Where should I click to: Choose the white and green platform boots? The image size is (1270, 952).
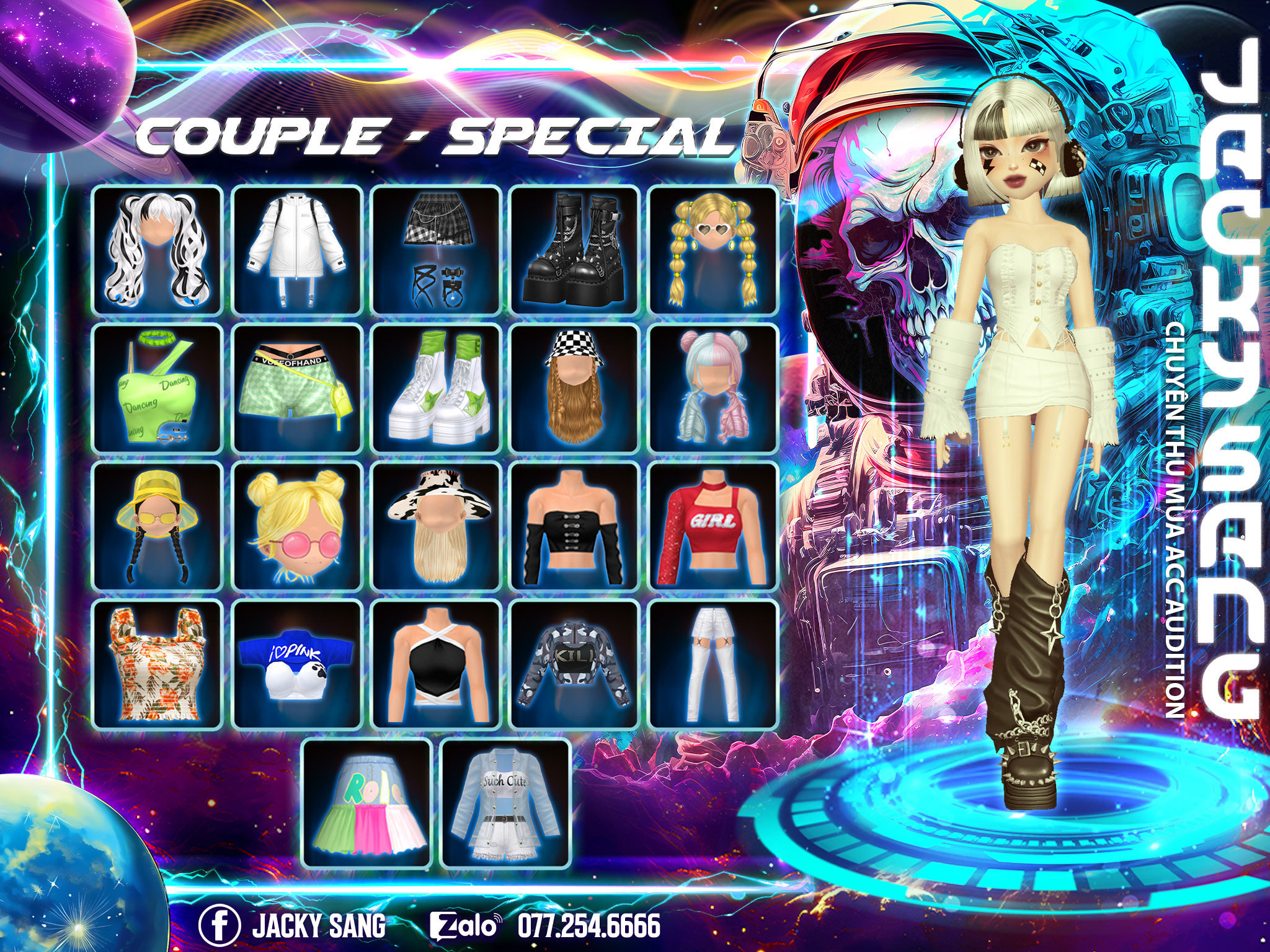(435, 389)
